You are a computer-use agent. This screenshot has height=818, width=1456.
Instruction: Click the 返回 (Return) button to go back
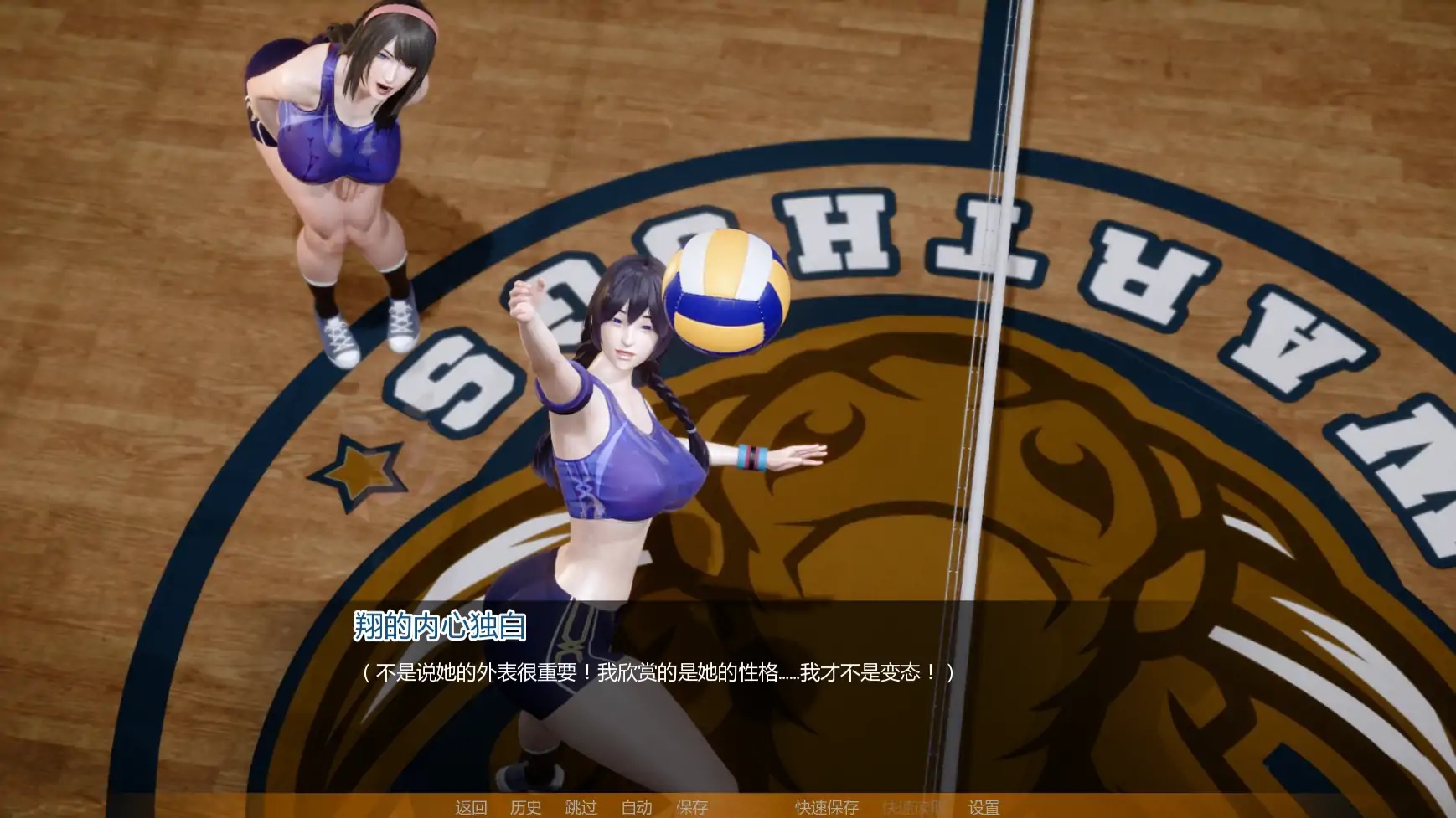470,808
